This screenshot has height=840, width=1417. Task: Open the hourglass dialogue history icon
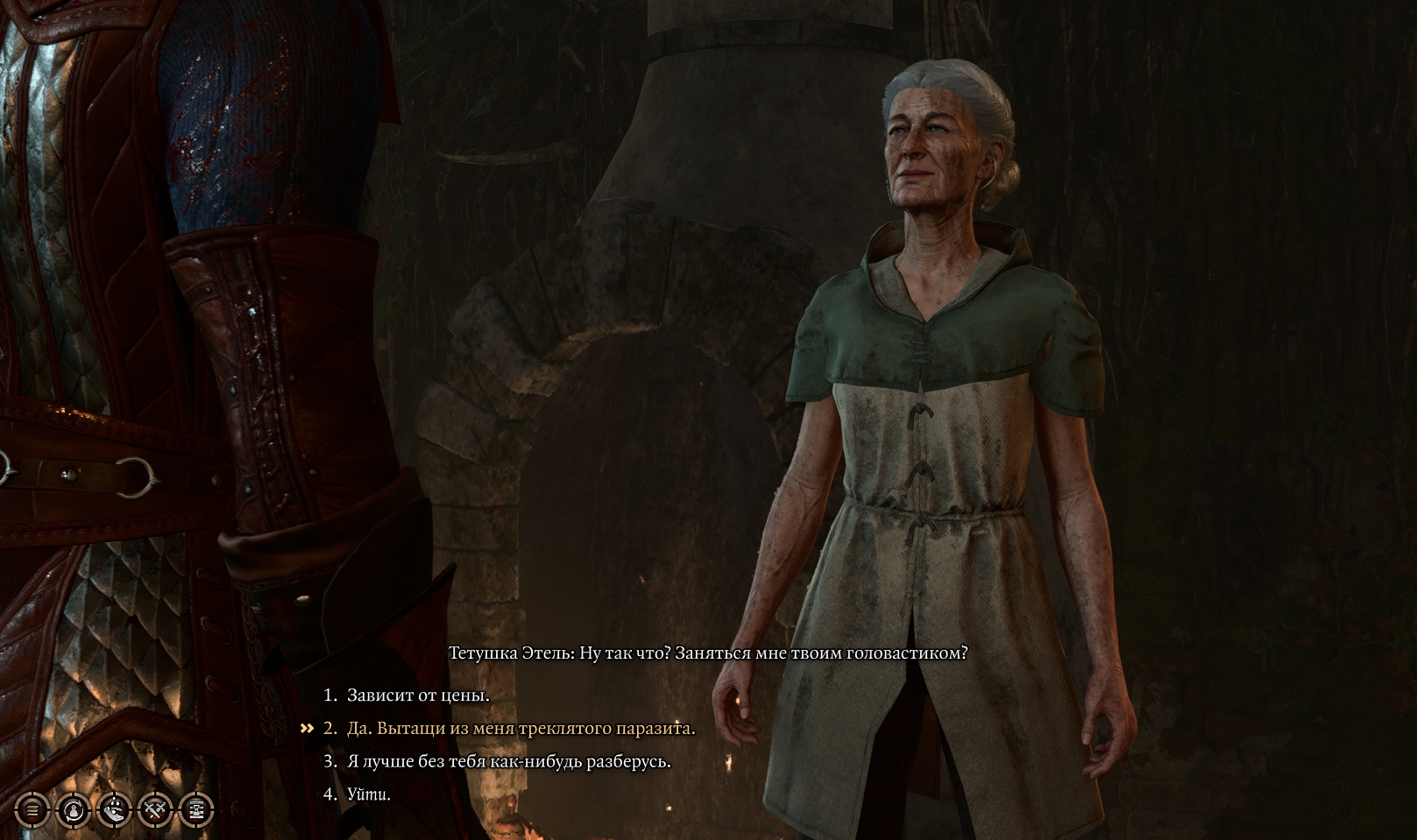(x=196, y=810)
